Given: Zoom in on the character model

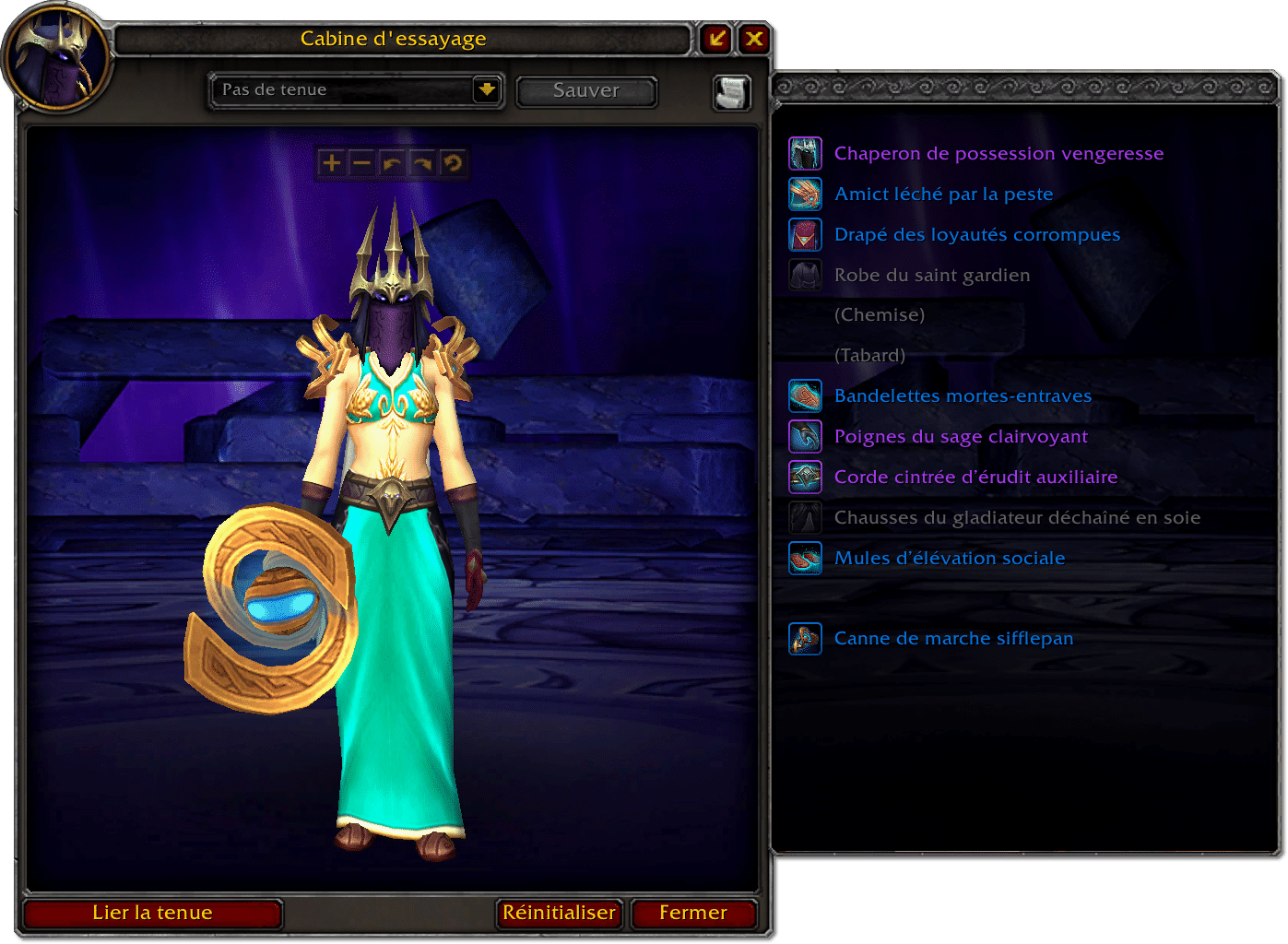Looking at the screenshot, I should point(331,164).
